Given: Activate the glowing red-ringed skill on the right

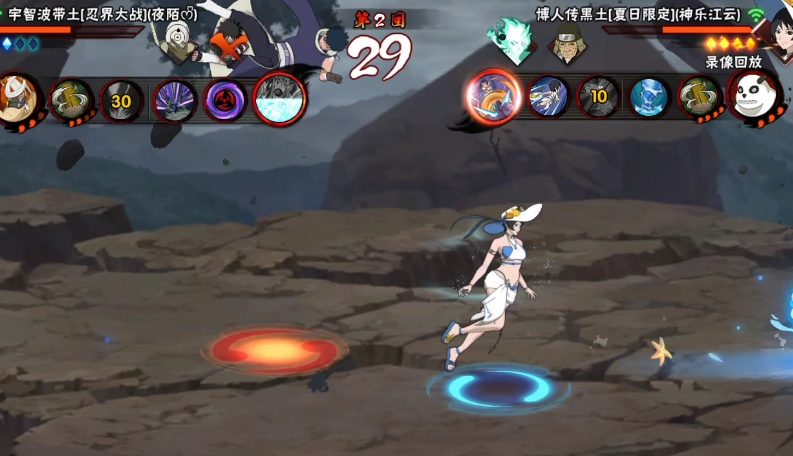Looking at the screenshot, I should pyautogui.click(x=493, y=97).
